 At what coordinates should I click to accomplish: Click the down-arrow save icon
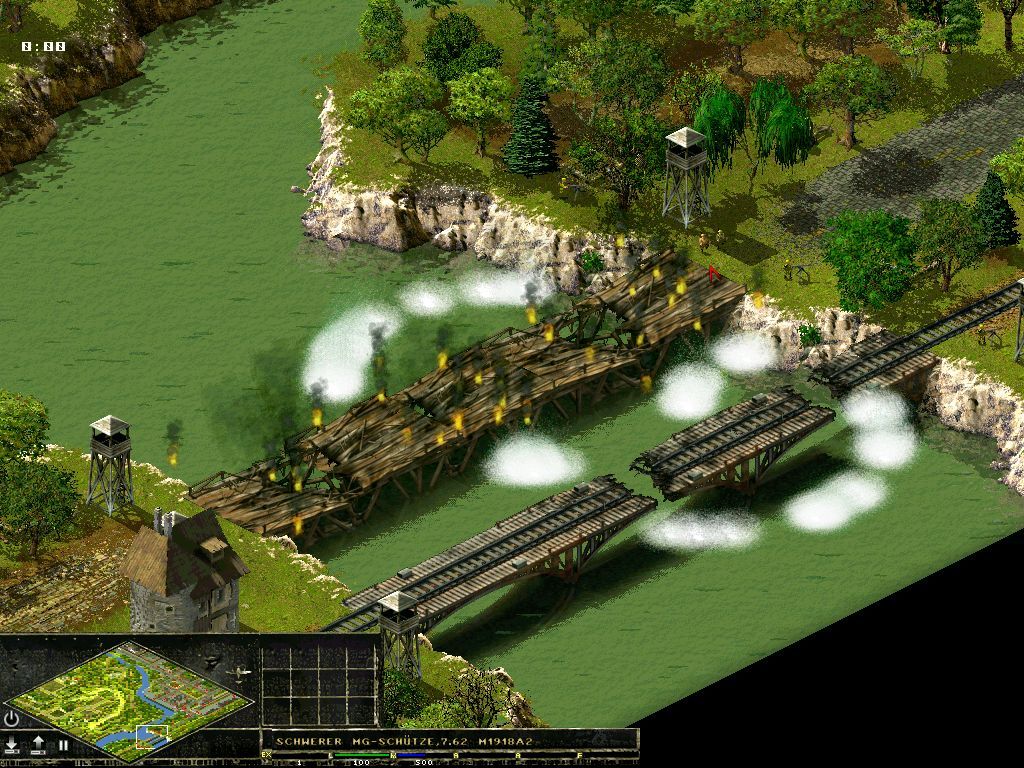tap(12, 745)
